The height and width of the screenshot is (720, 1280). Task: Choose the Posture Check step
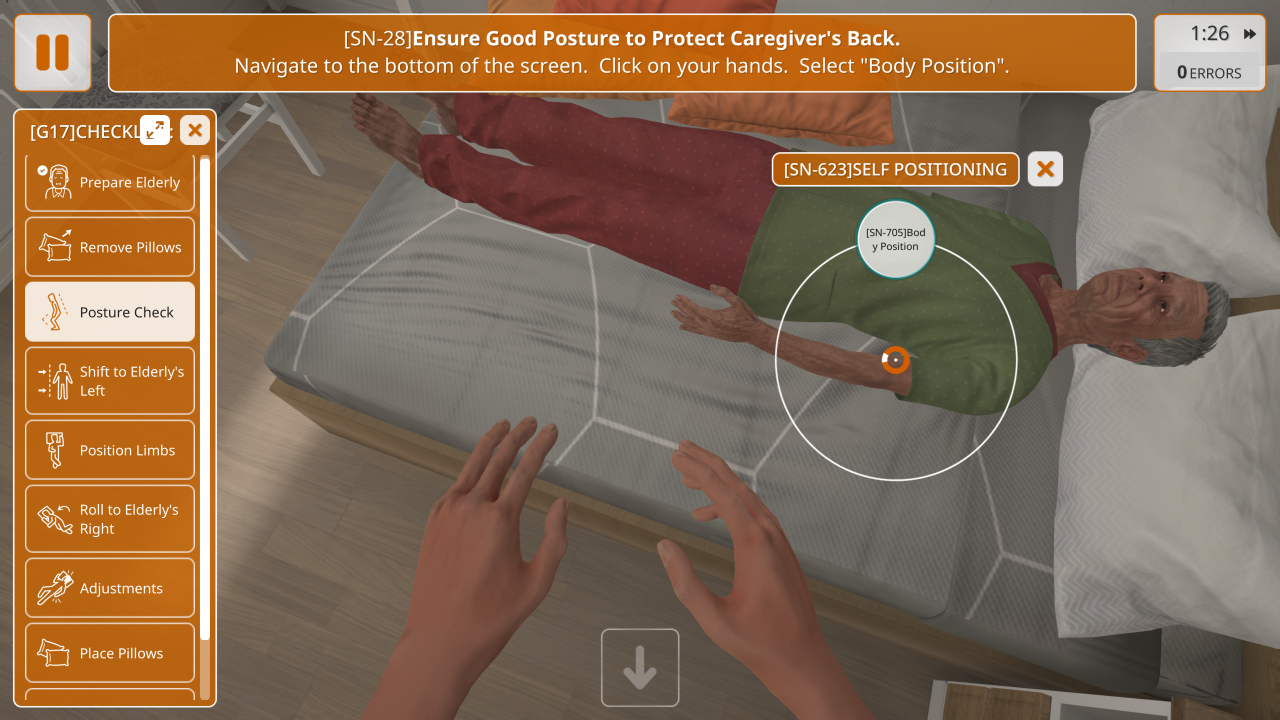pyautogui.click(x=110, y=312)
